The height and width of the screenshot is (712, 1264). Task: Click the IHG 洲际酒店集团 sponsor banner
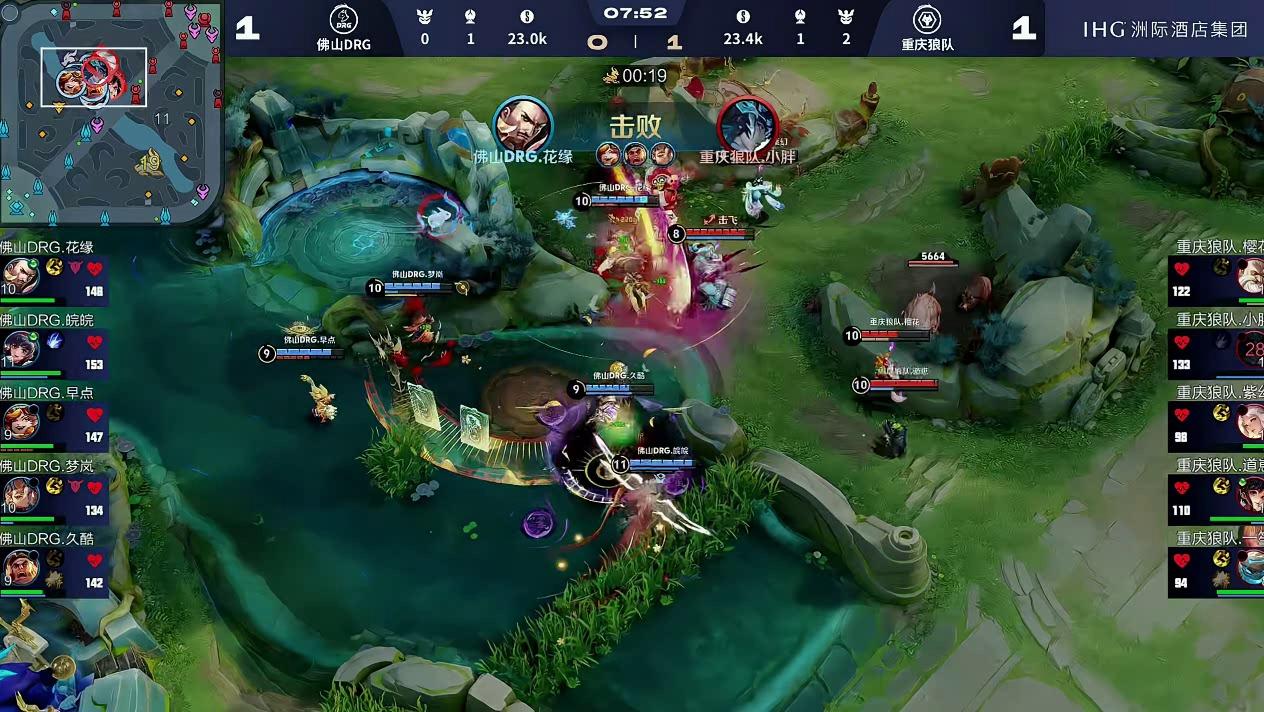coord(1165,29)
